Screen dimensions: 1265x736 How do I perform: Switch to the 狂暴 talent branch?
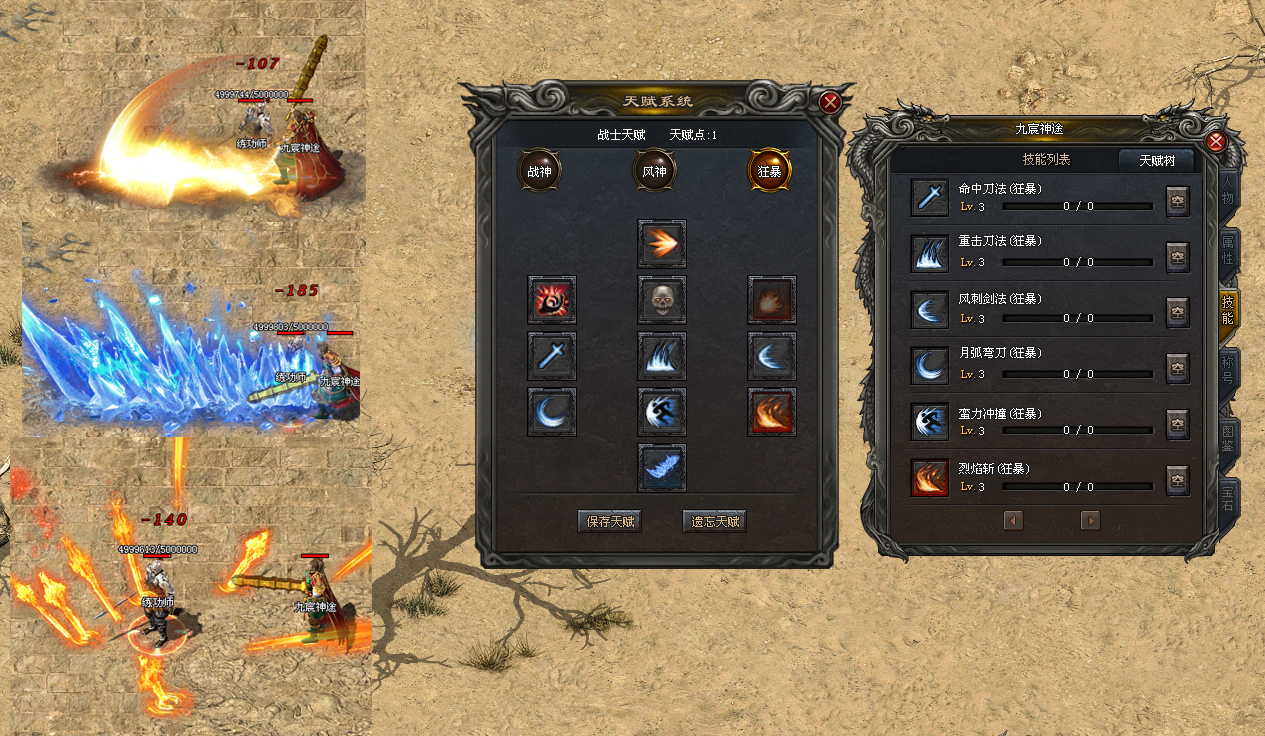pos(770,171)
